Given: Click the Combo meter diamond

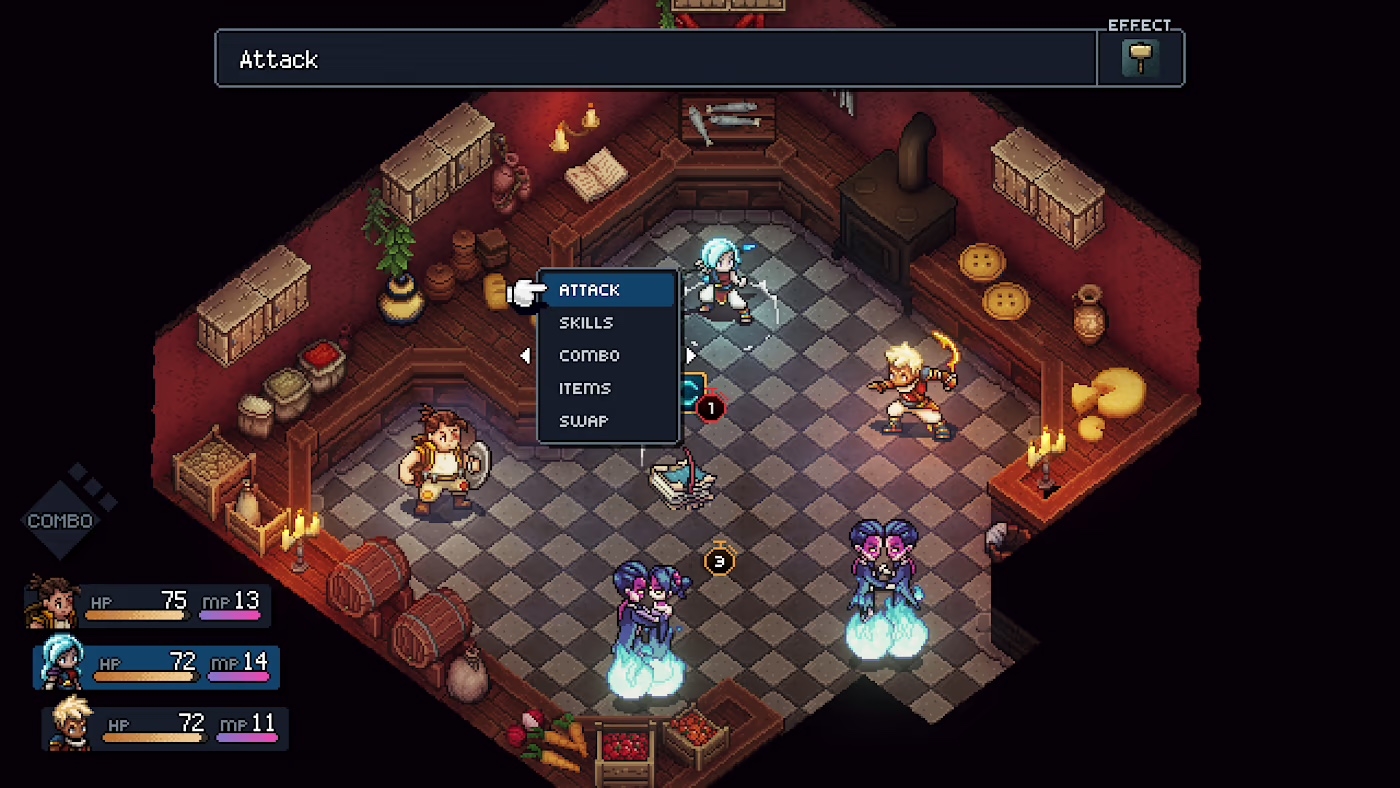Looking at the screenshot, I should point(62,520).
